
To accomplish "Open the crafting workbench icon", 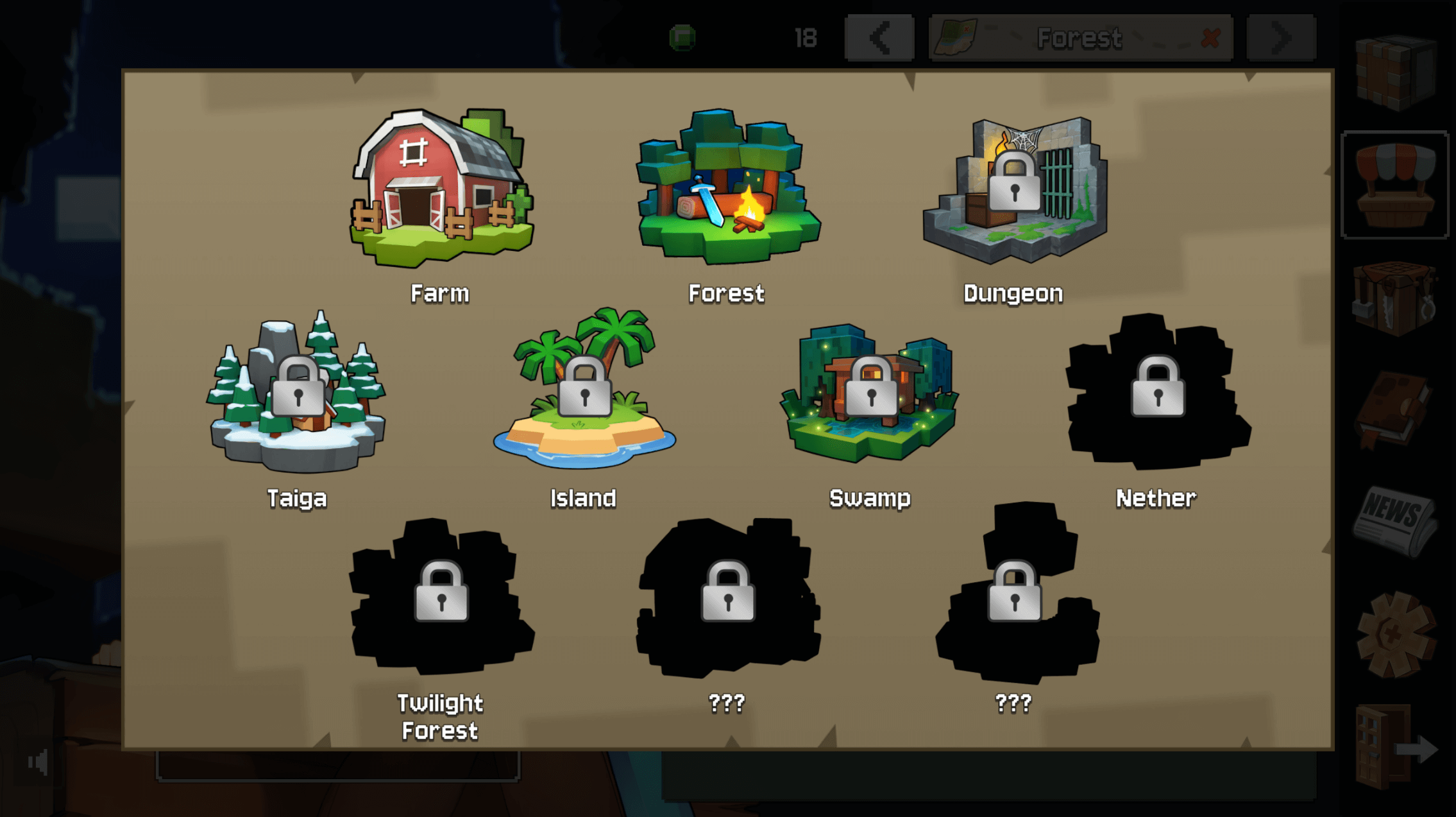I will coord(1394,297).
